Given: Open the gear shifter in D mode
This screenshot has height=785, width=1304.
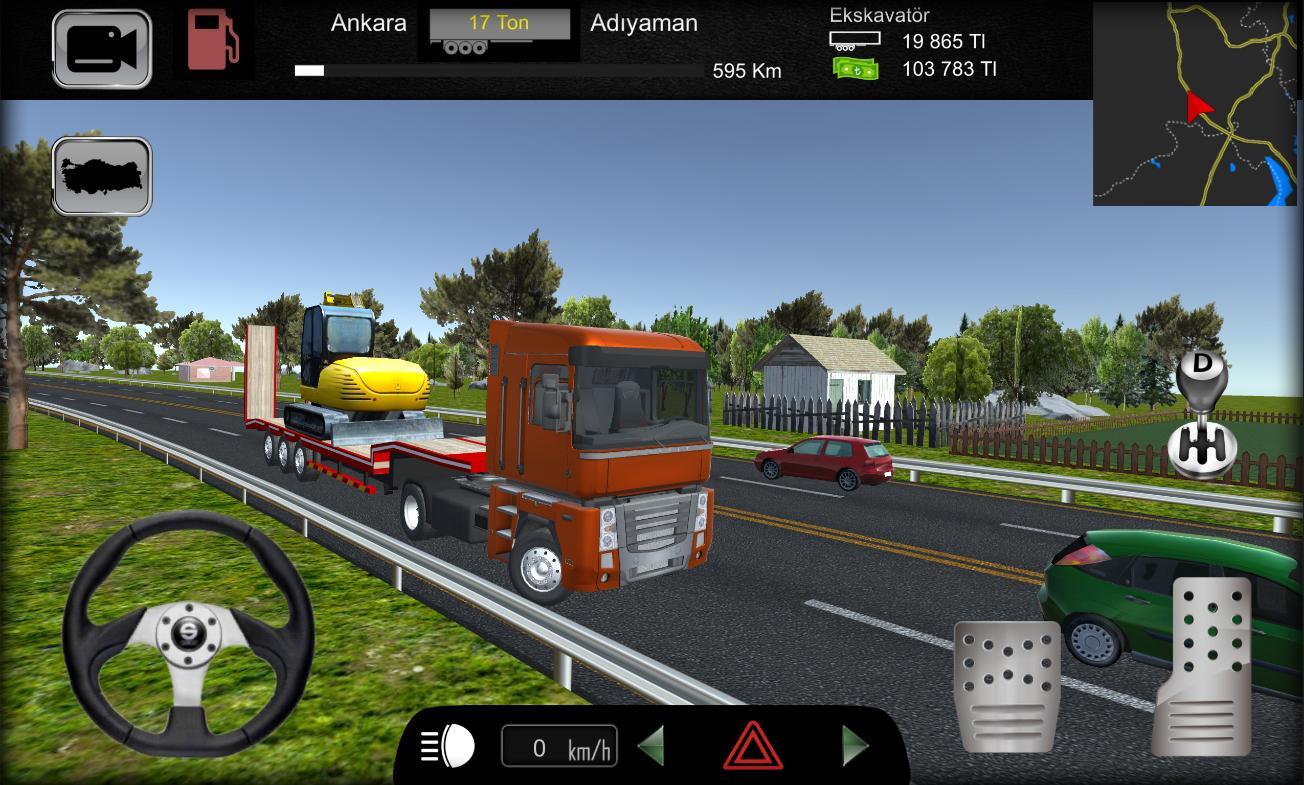Looking at the screenshot, I should pyautogui.click(x=1201, y=420).
